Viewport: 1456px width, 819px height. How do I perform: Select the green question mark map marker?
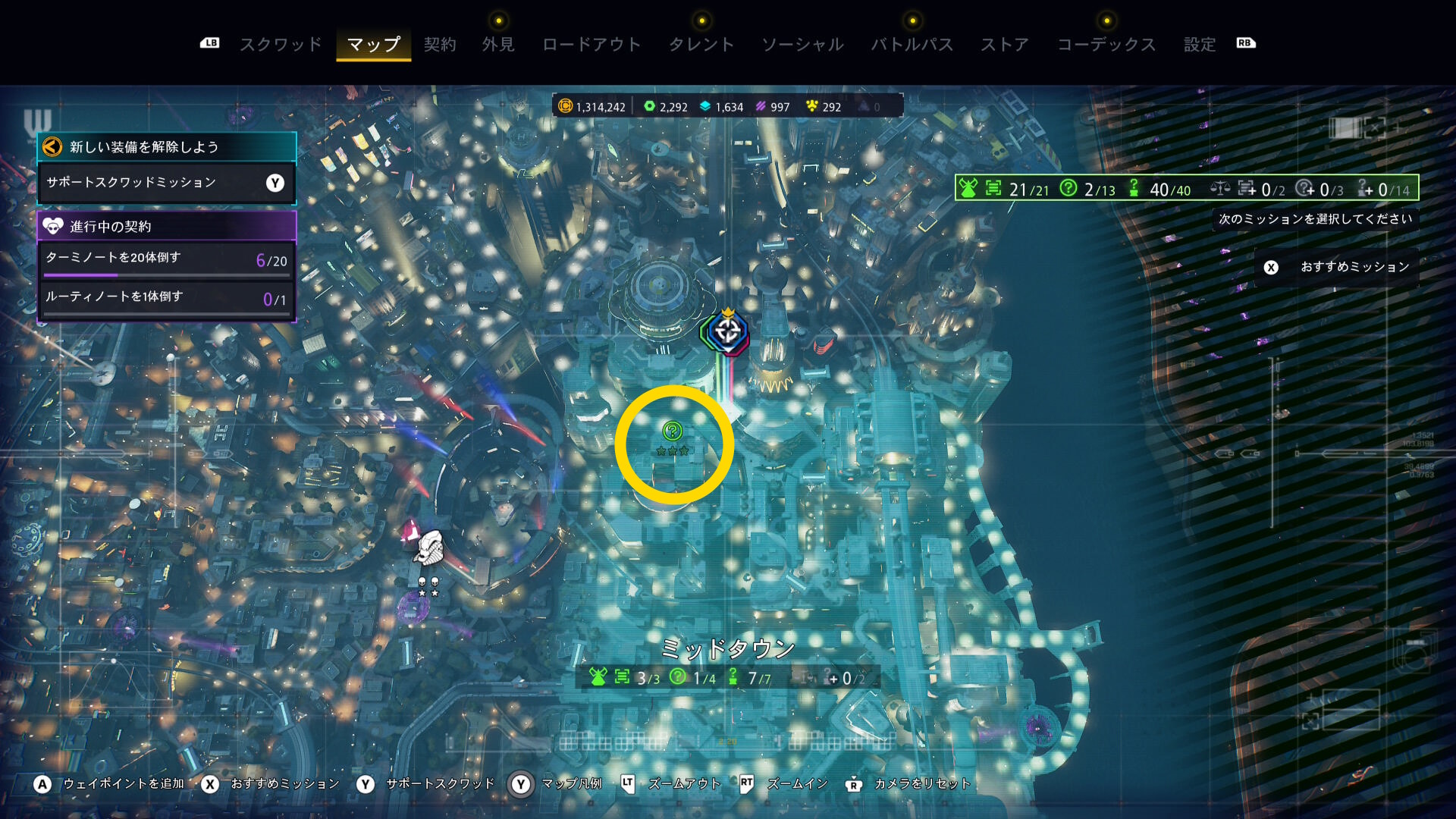click(x=672, y=431)
